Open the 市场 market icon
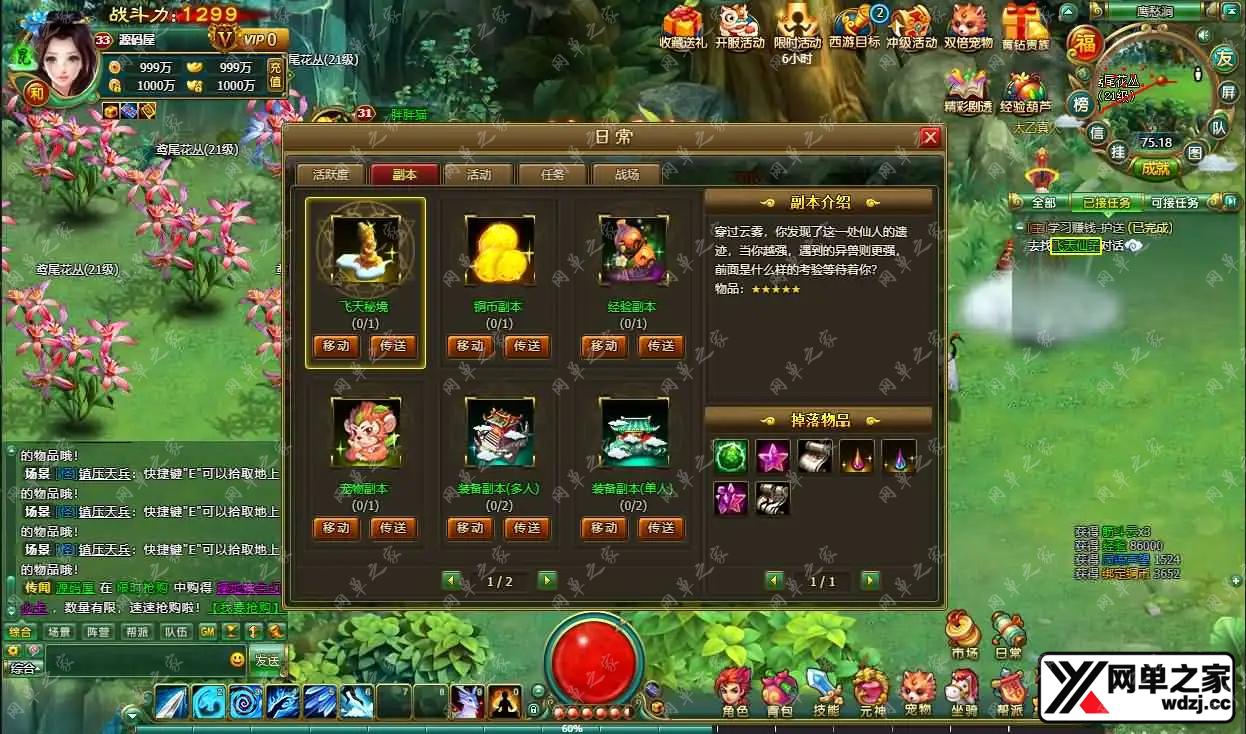The width and height of the screenshot is (1246, 734). click(964, 634)
